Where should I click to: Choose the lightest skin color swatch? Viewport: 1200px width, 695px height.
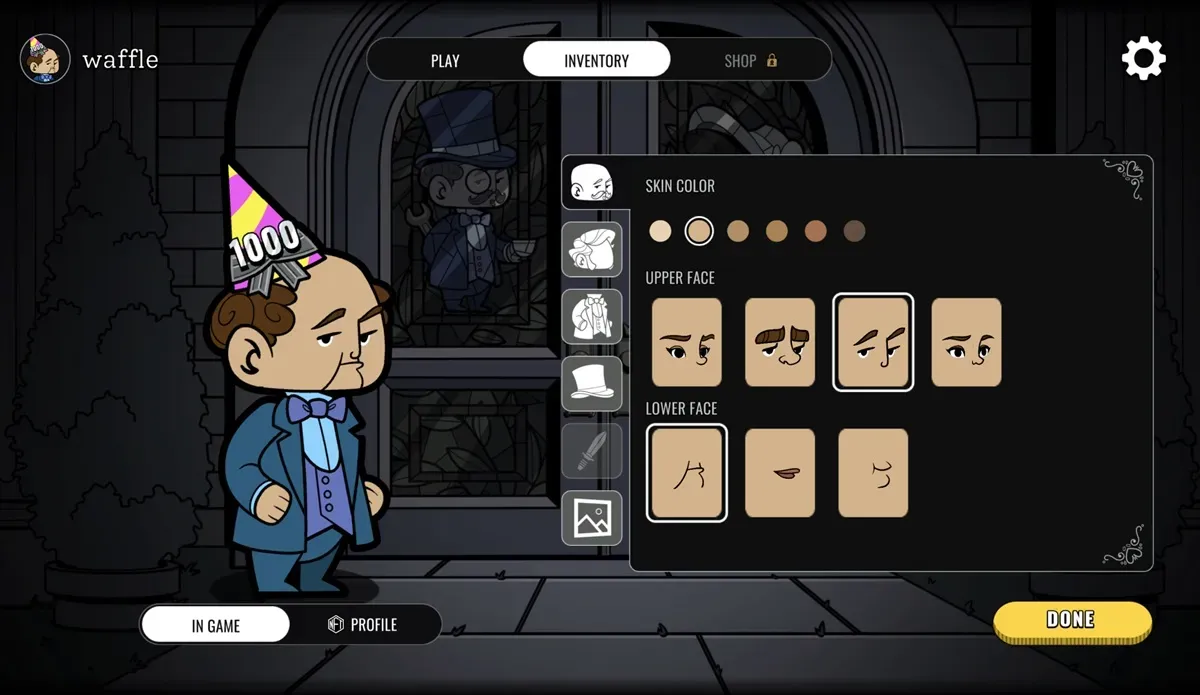click(x=660, y=232)
